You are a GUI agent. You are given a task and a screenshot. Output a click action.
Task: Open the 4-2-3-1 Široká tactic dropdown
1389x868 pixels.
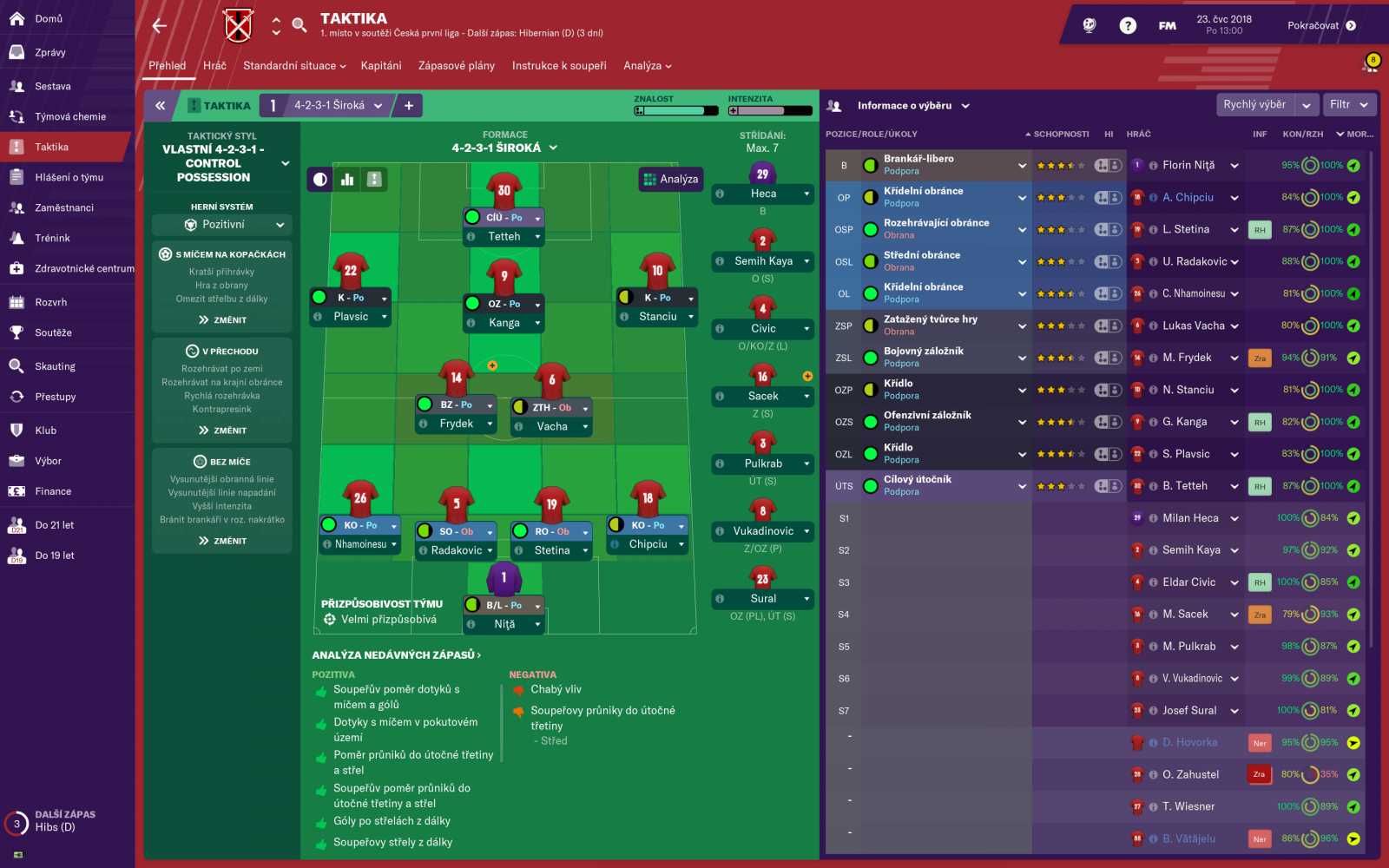pos(332,104)
